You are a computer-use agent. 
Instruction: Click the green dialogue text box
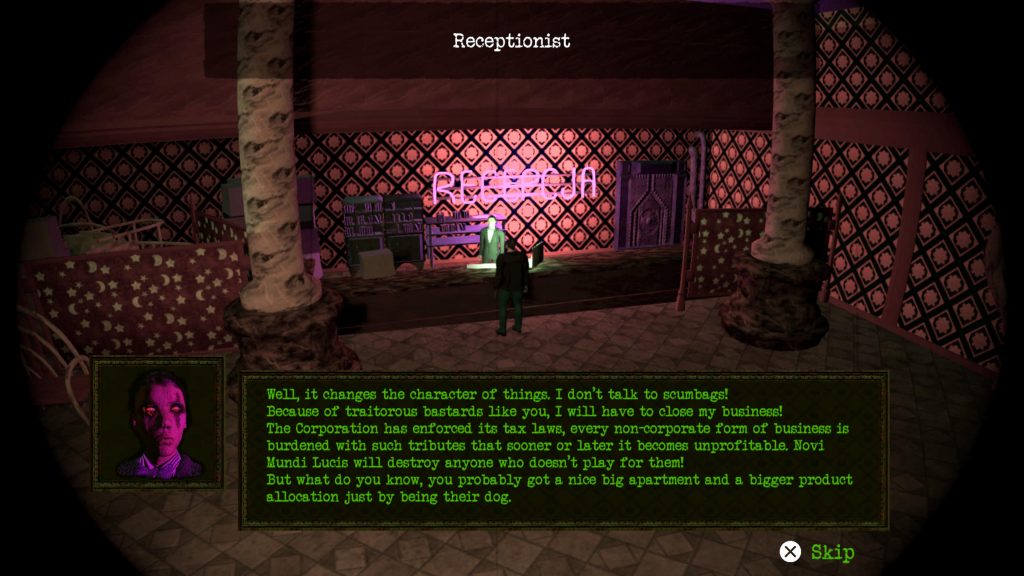(563, 449)
